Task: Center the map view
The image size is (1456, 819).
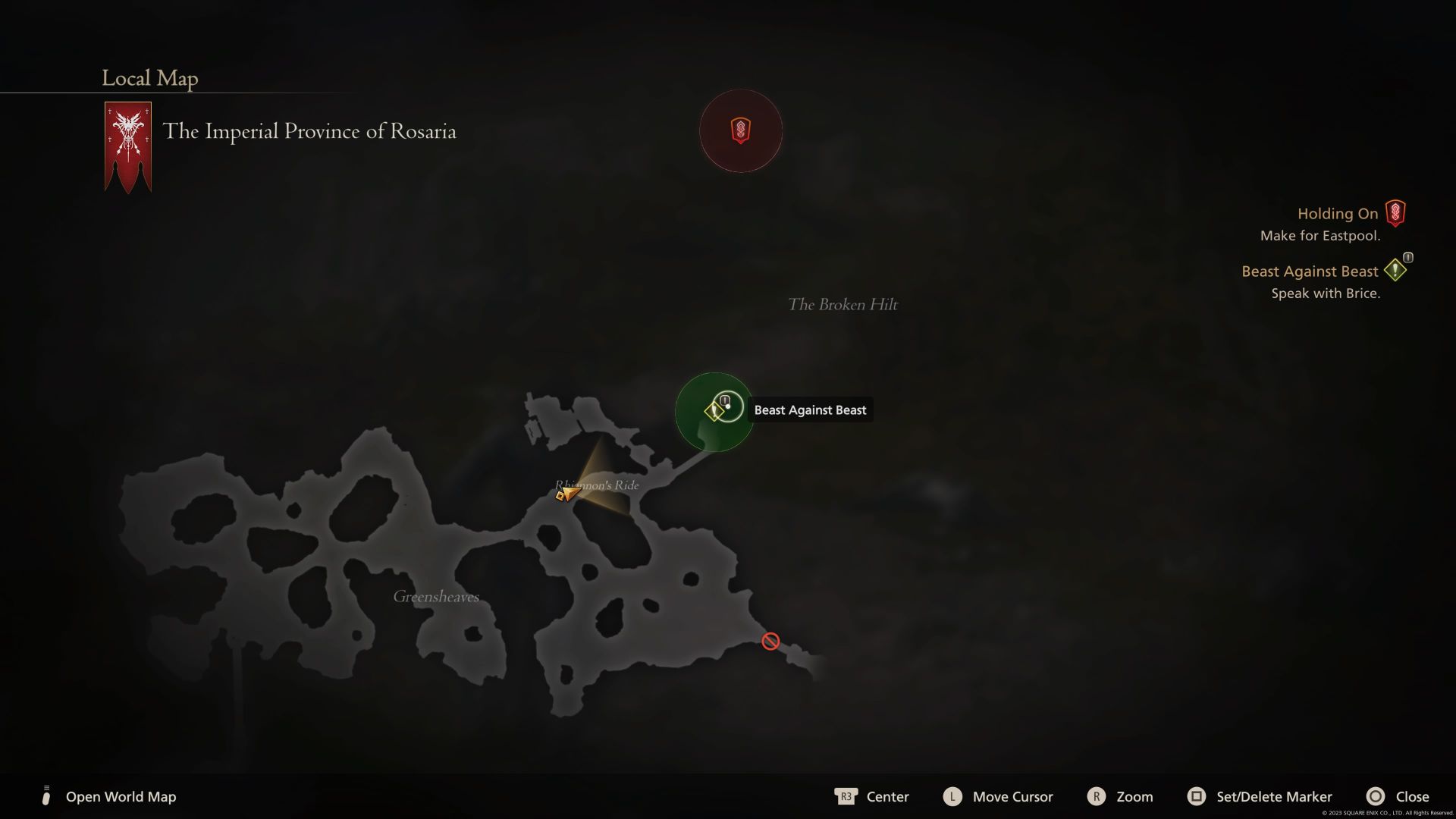Action: pos(886,796)
